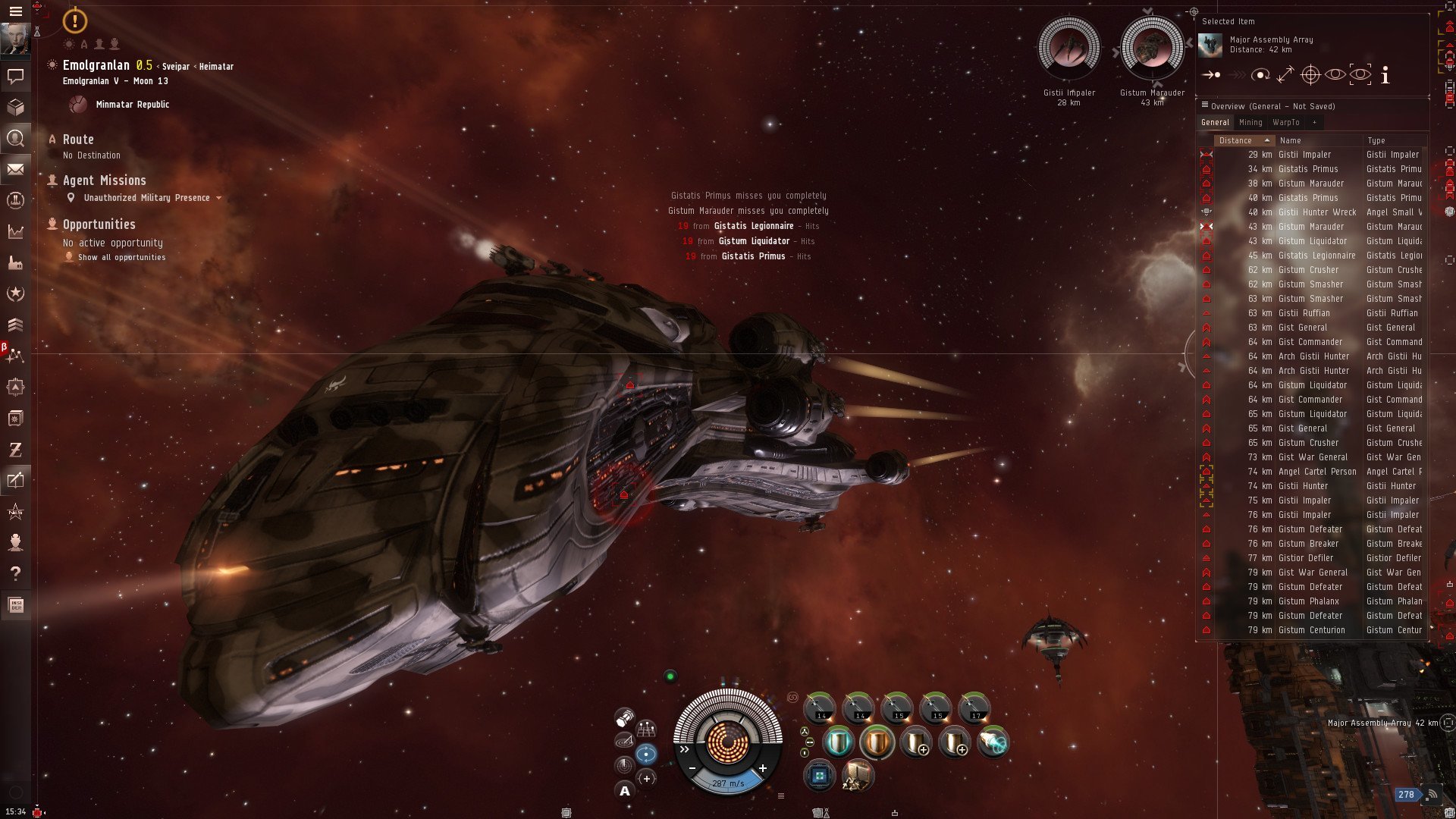1456x819 pixels.
Task: Expand the Unauthorized Military Presence mission dropdown
Action: pyautogui.click(x=219, y=198)
